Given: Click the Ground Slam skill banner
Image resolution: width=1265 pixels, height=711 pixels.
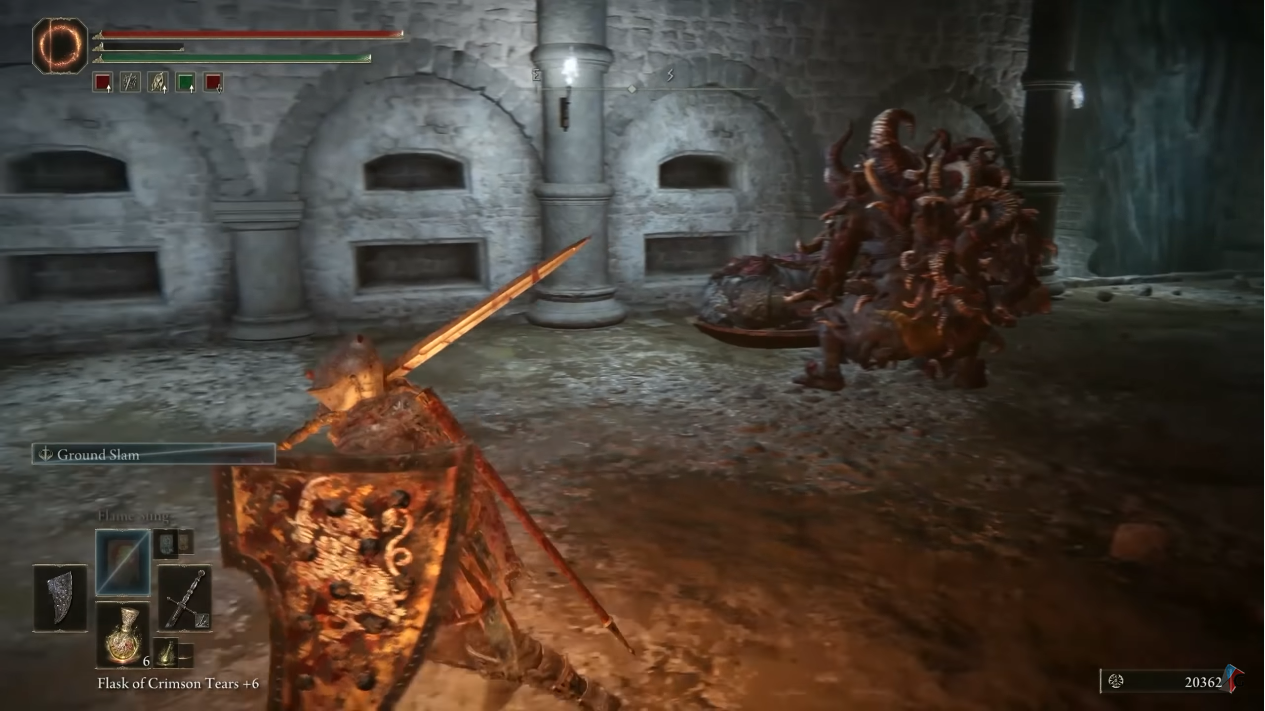Looking at the screenshot, I should (x=153, y=454).
